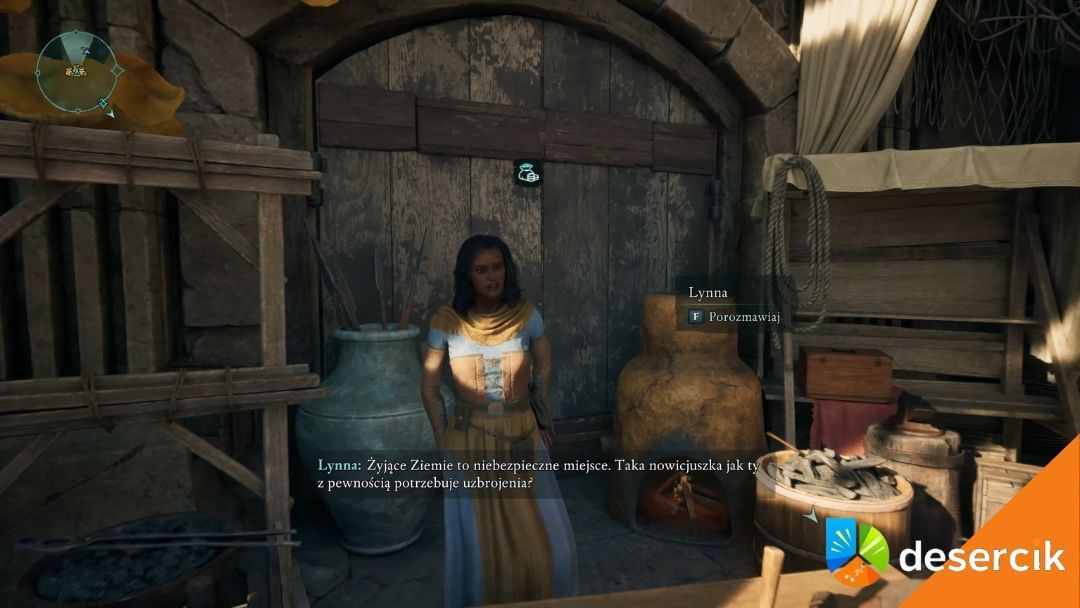
Task: Select the merchant coin pouch marker
Action: coord(528,172)
